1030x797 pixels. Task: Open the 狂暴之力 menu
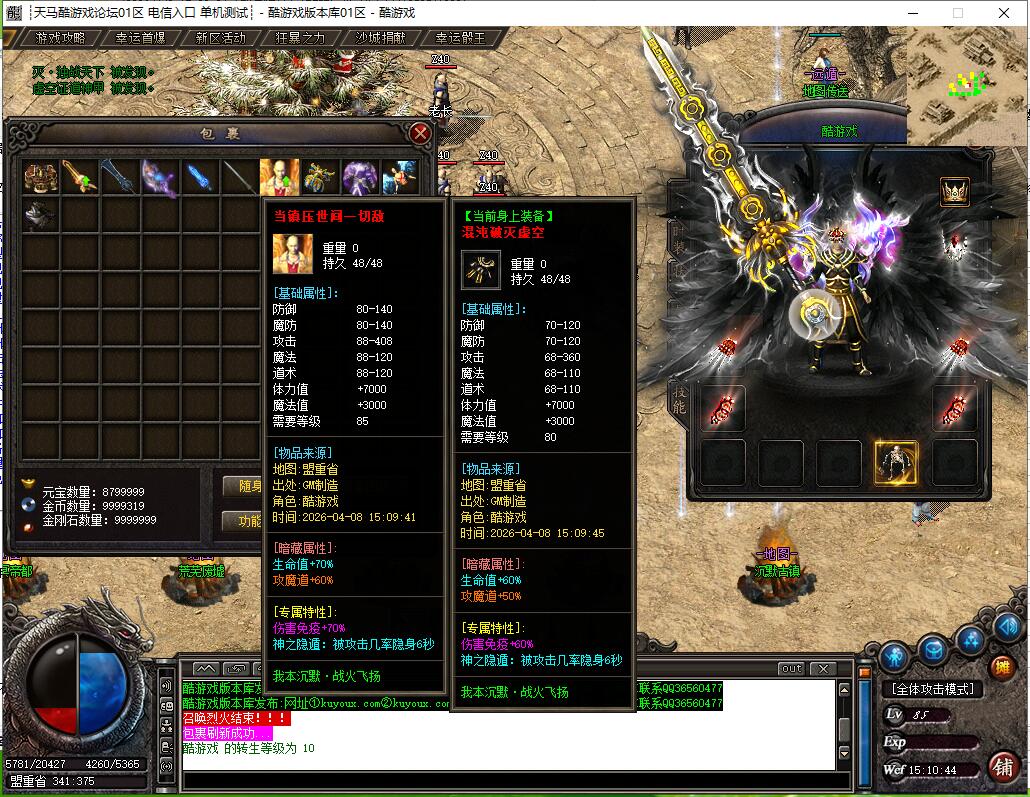tap(300, 38)
